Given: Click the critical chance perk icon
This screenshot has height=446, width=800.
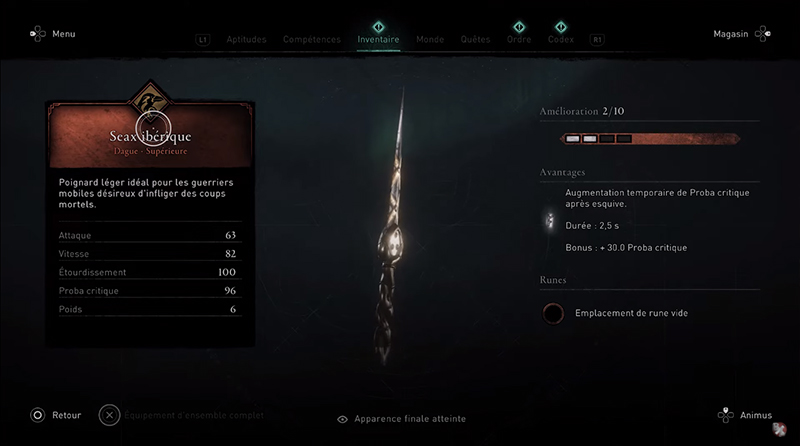Looking at the screenshot, I should pyautogui.click(x=548, y=220).
